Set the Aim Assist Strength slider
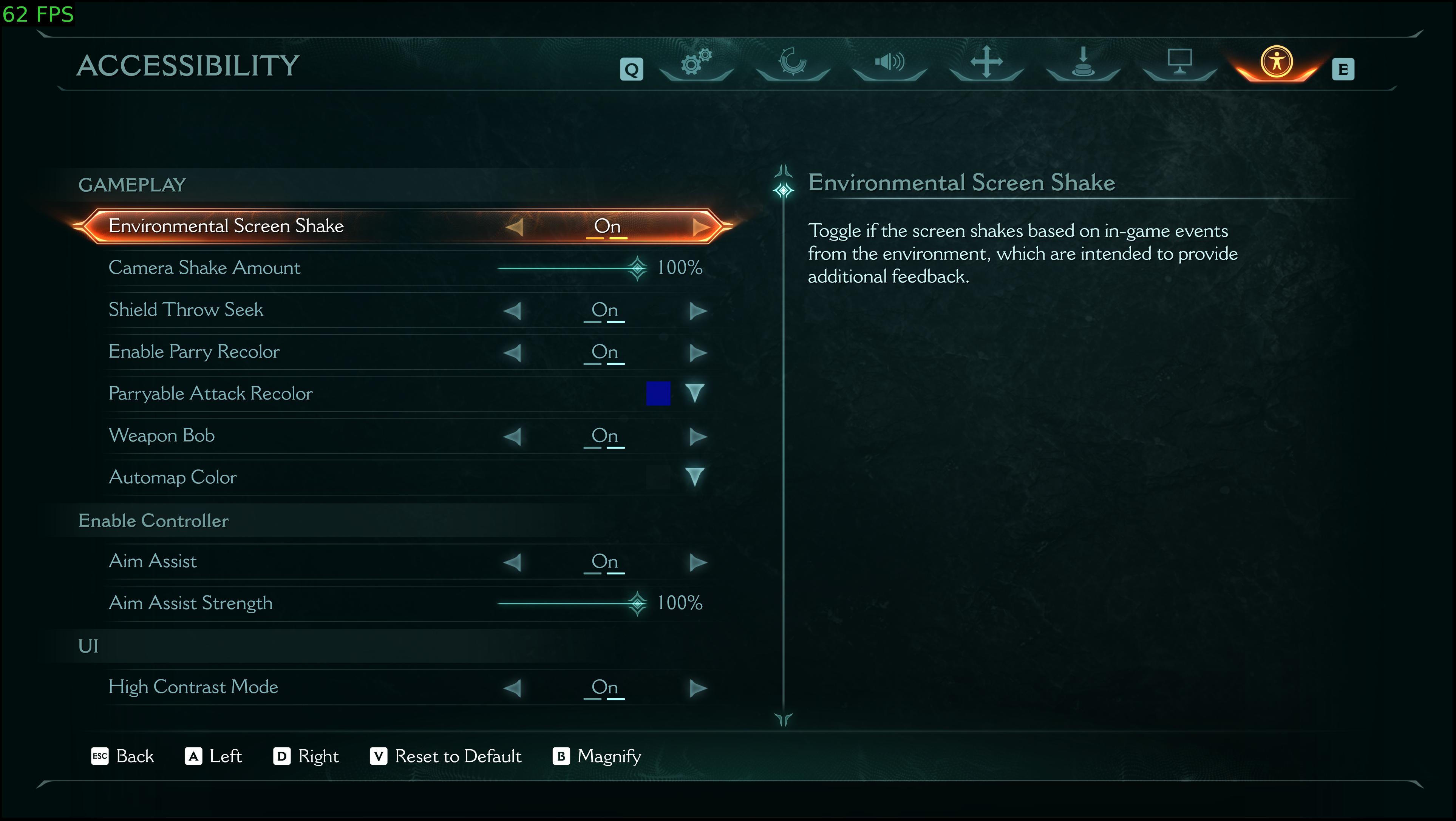The height and width of the screenshot is (821, 1456). (x=637, y=603)
